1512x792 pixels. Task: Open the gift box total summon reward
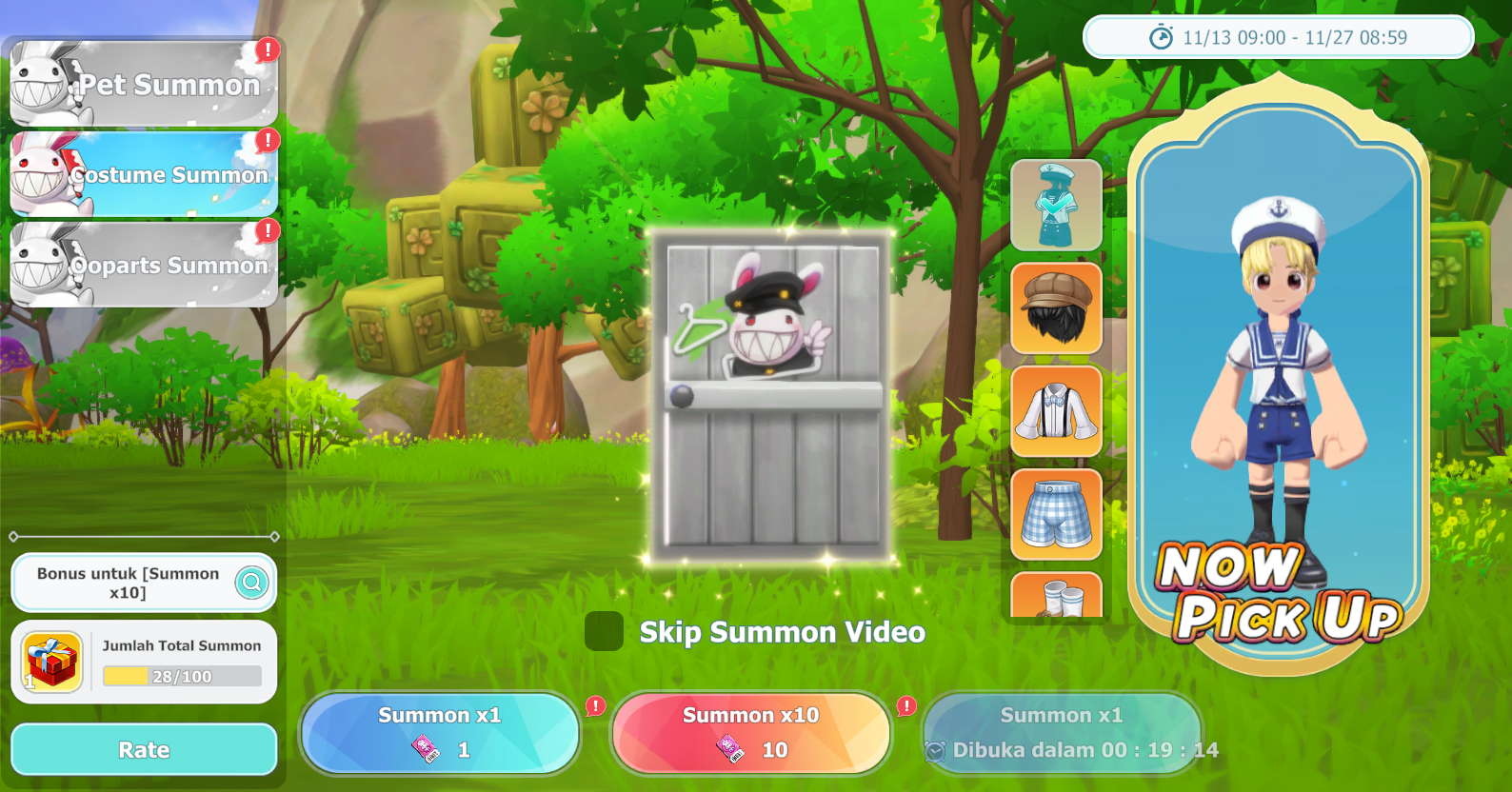(52, 662)
